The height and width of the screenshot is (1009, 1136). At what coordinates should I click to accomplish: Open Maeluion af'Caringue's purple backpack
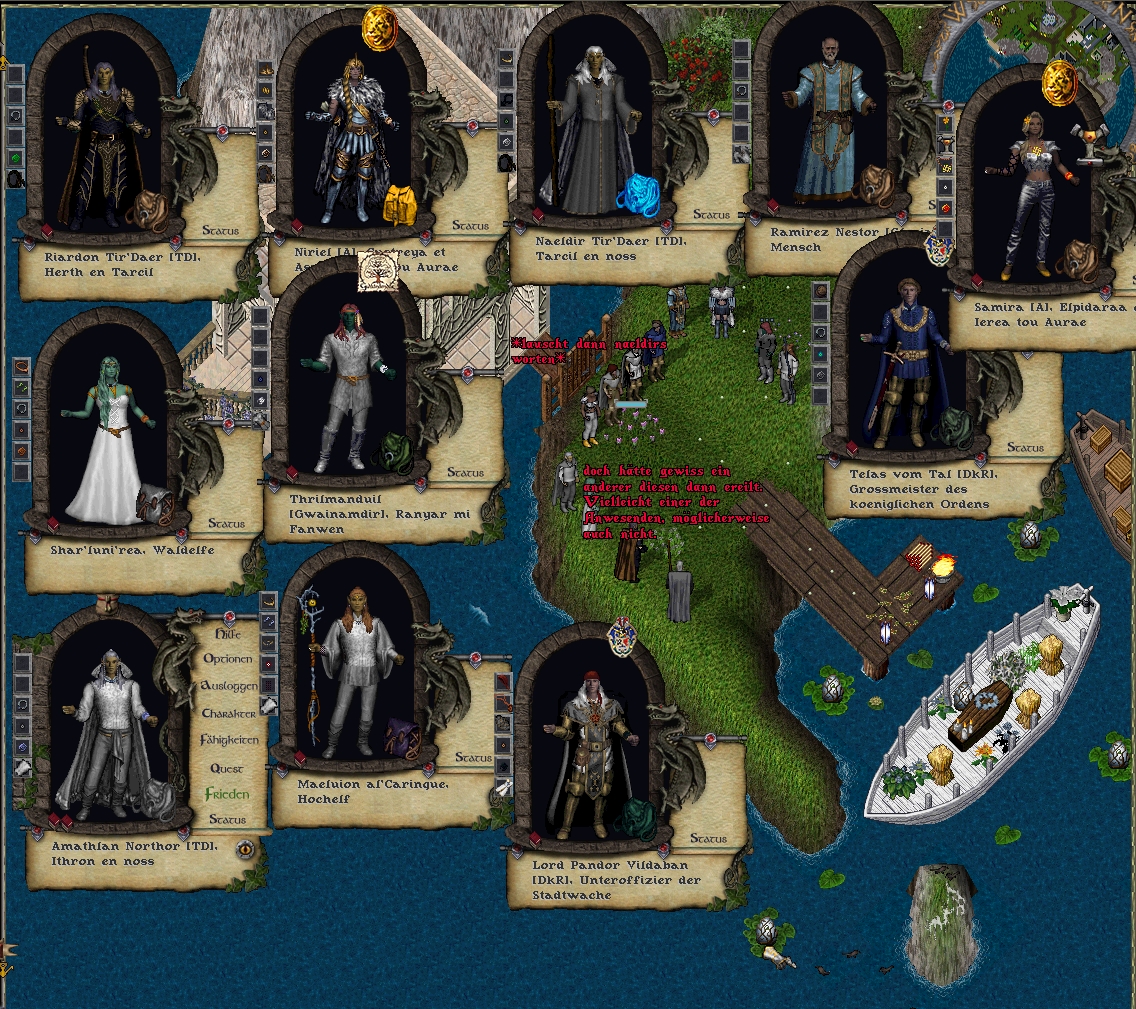(402, 737)
